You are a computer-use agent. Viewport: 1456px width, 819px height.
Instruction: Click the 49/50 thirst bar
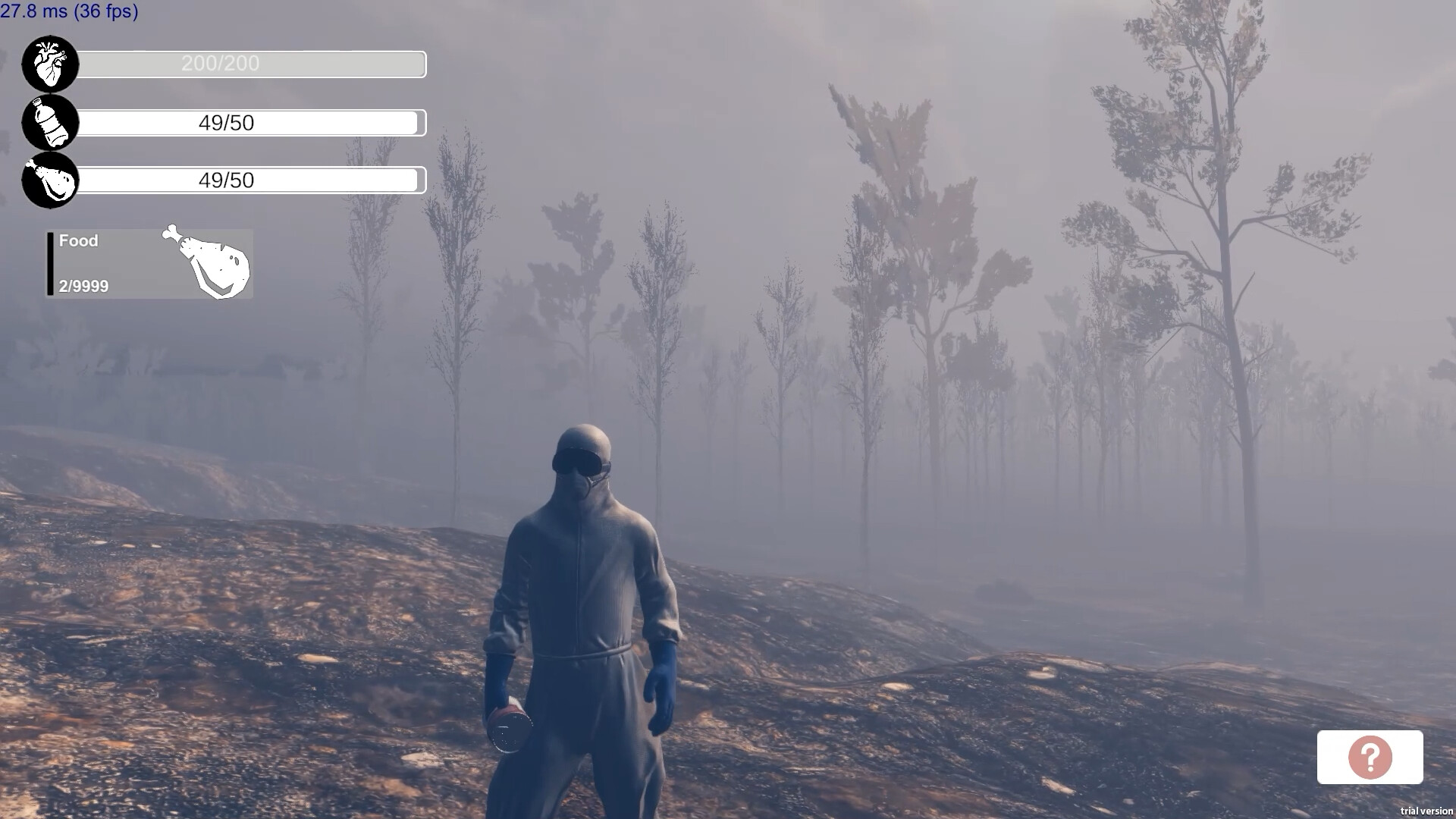[x=250, y=122]
